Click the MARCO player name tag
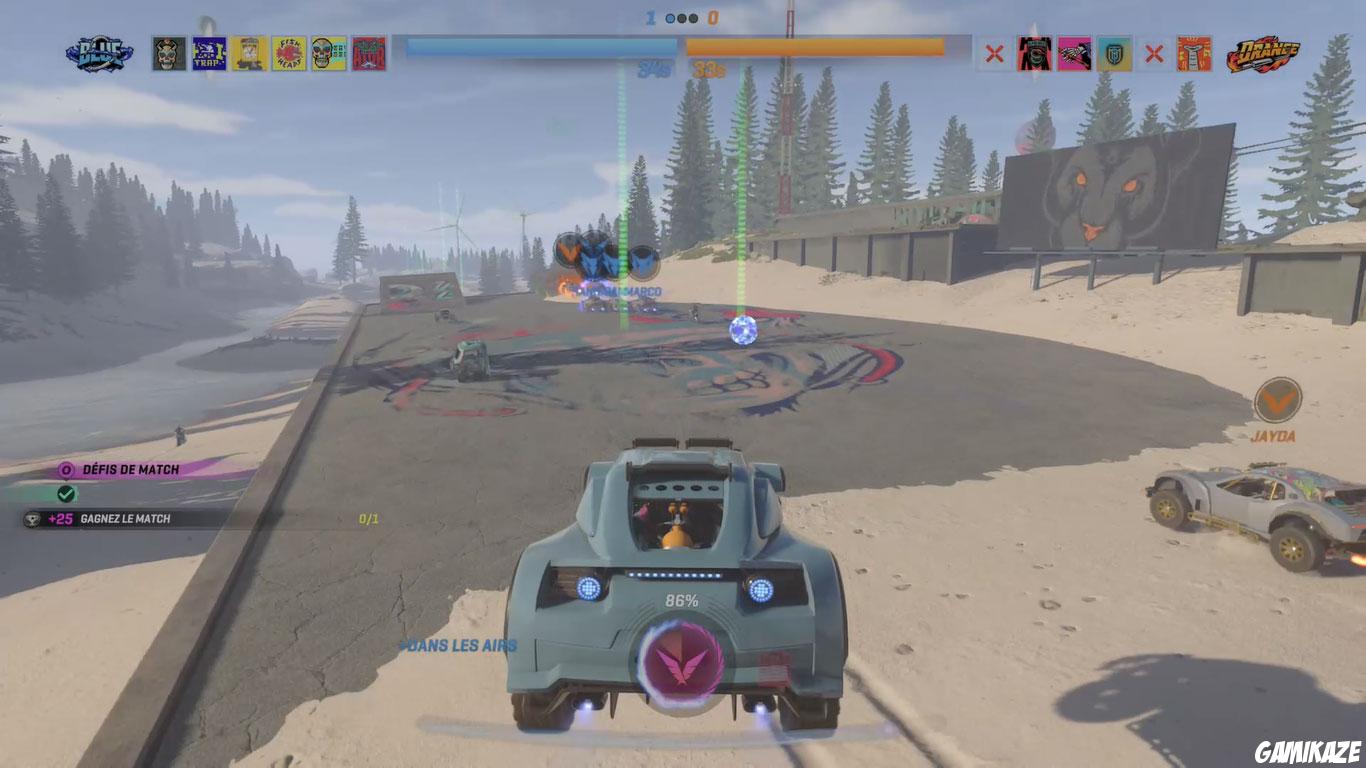1366x768 pixels. point(620,293)
